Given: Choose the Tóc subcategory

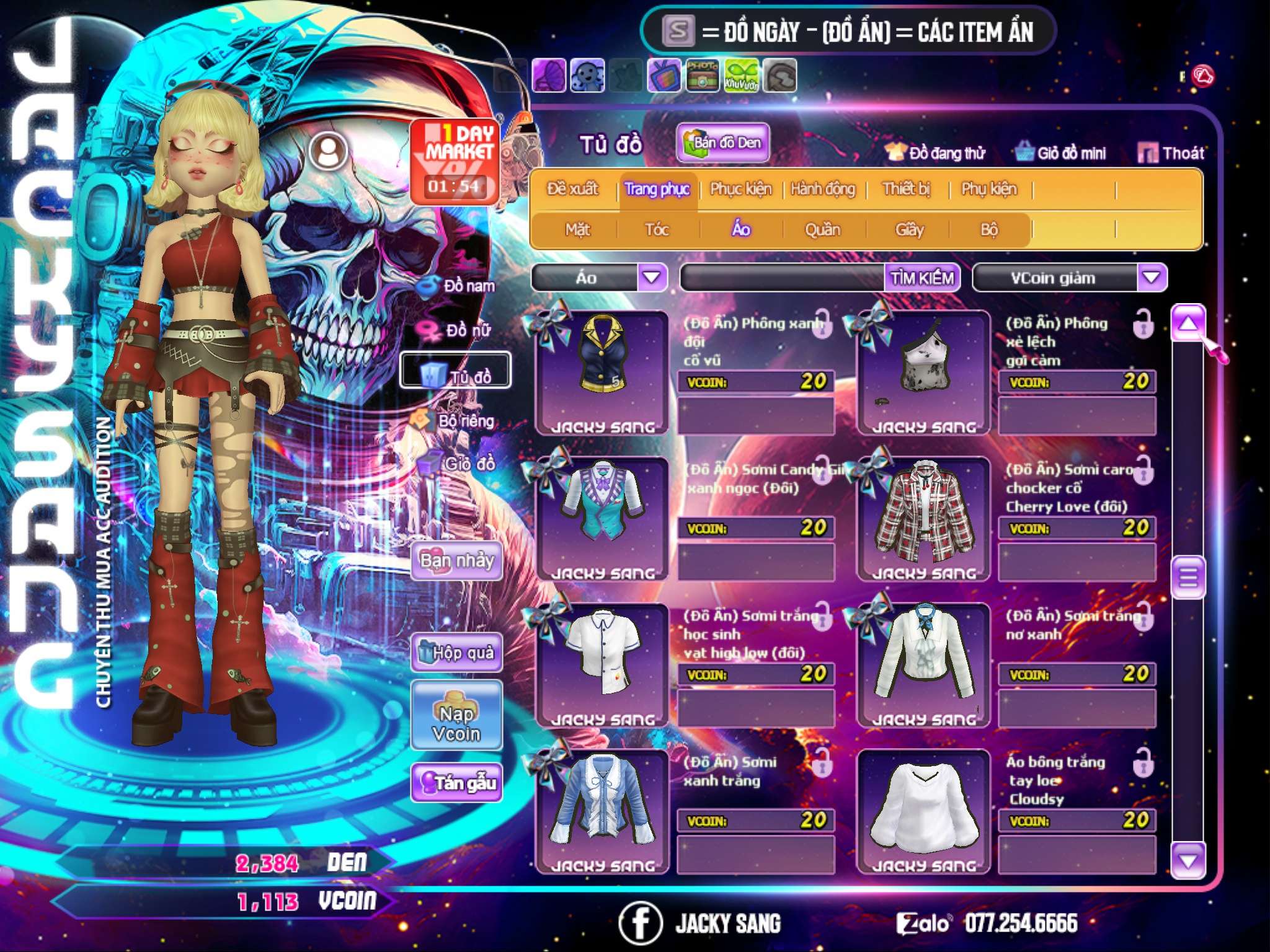Looking at the screenshot, I should pyautogui.click(x=657, y=230).
